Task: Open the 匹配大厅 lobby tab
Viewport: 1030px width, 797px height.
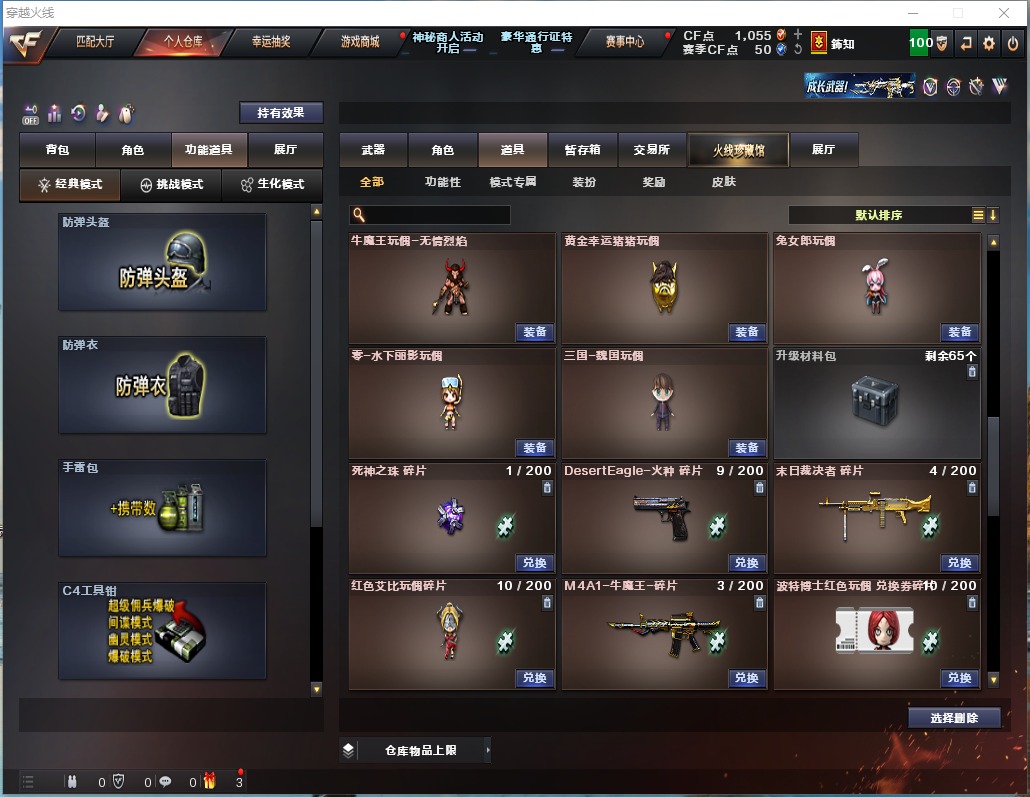Action: tap(96, 42)
